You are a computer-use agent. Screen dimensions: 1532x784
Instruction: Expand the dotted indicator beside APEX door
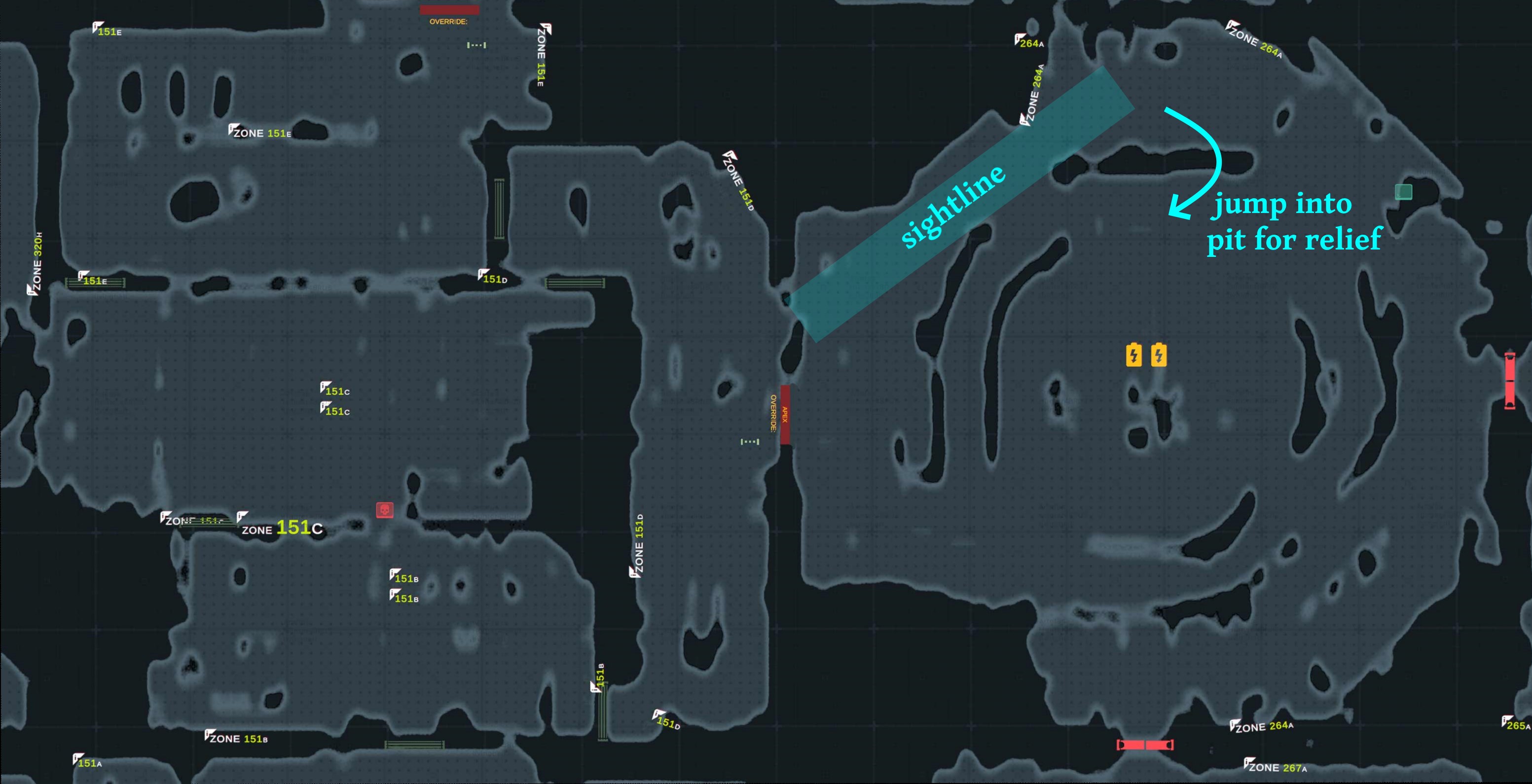[750, 442]
